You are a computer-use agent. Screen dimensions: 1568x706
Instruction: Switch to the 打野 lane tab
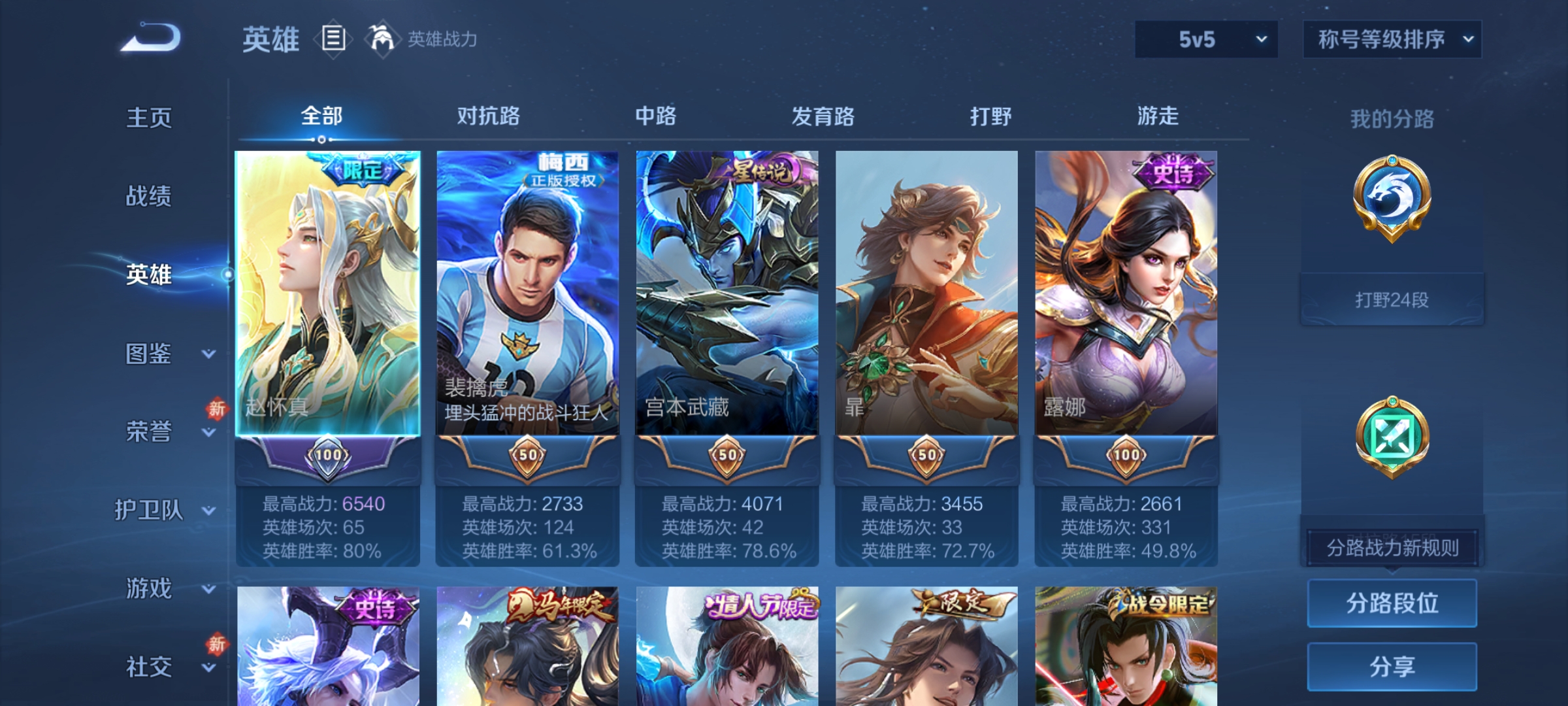[x=990, y=116]
